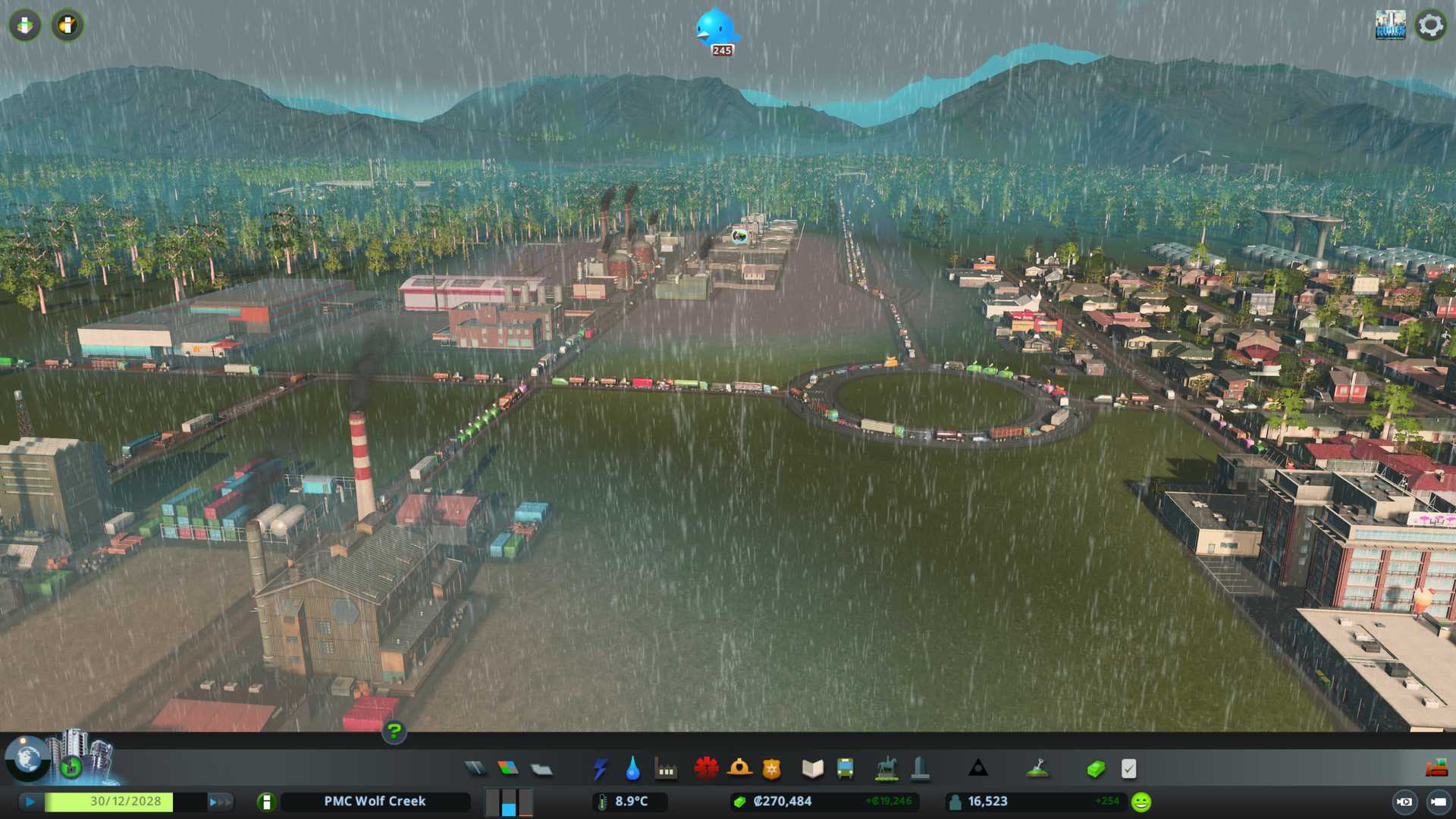Open the Roads build menu

click(x=475, y=769)
